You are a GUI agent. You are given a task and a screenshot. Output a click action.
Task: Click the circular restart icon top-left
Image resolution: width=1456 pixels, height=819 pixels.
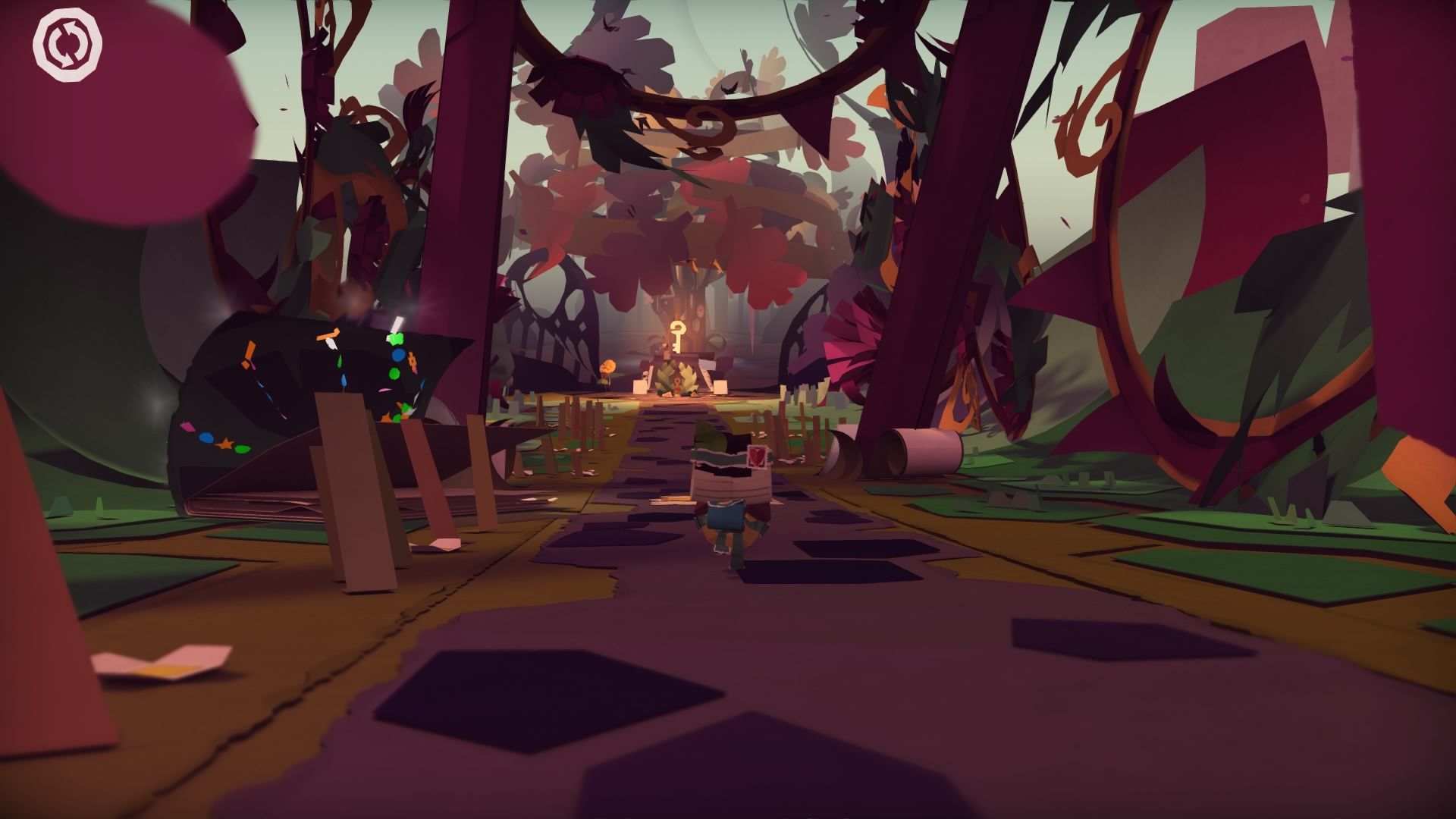(x=67, y=43)
